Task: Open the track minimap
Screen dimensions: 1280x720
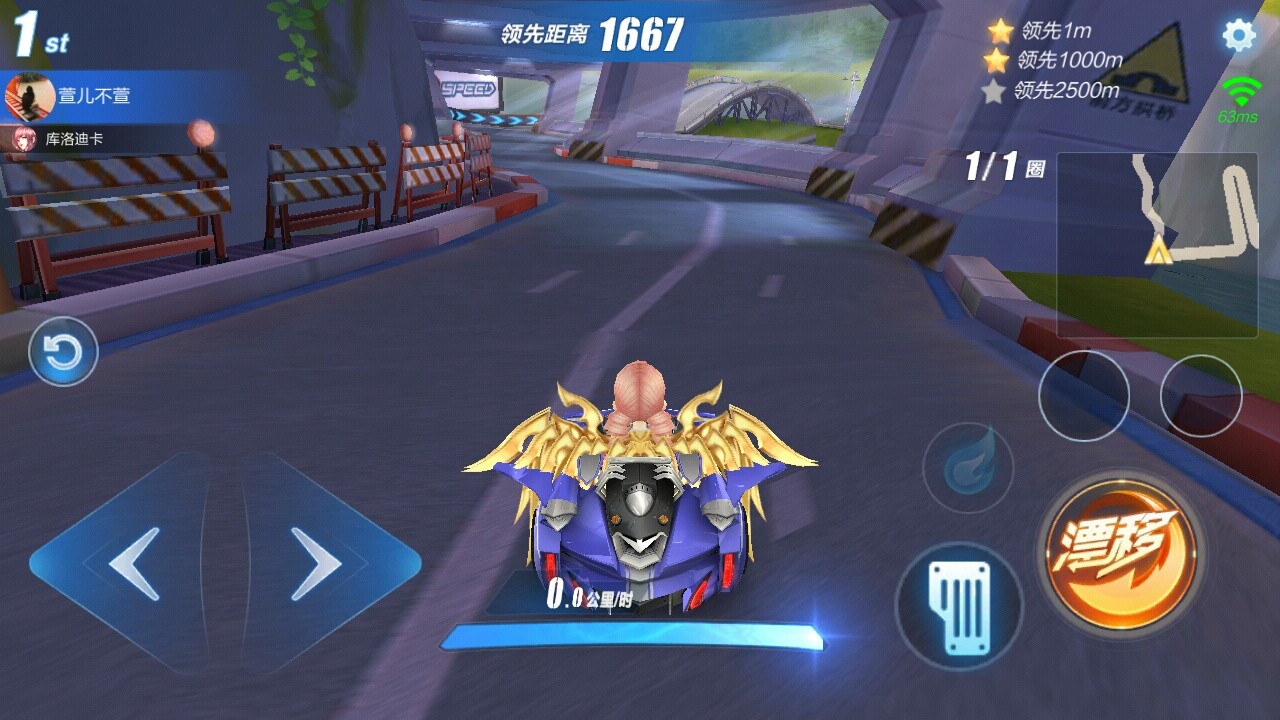Action: (x=1157, y=245)
